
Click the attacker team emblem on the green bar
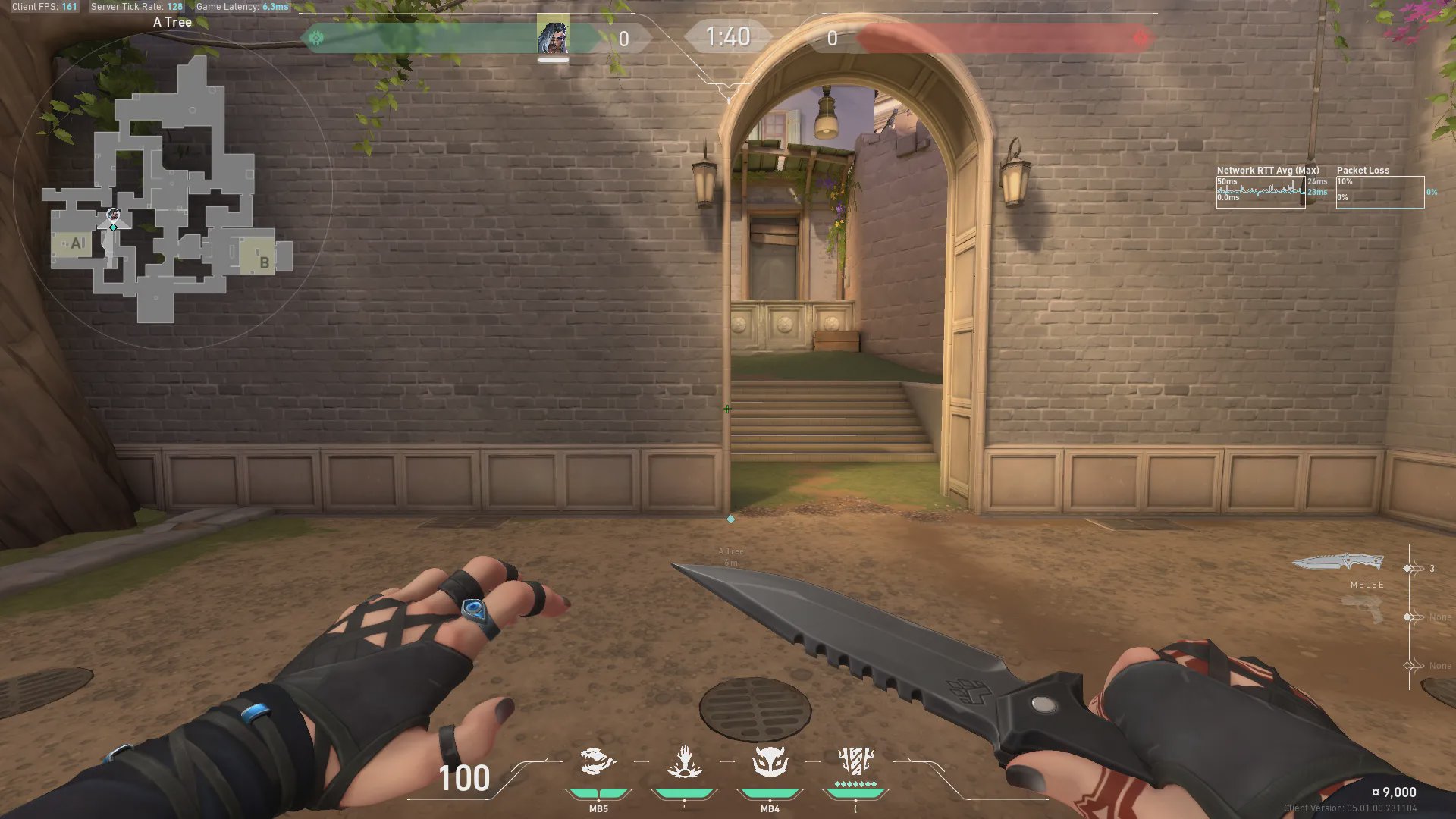[x=317, y=38]
